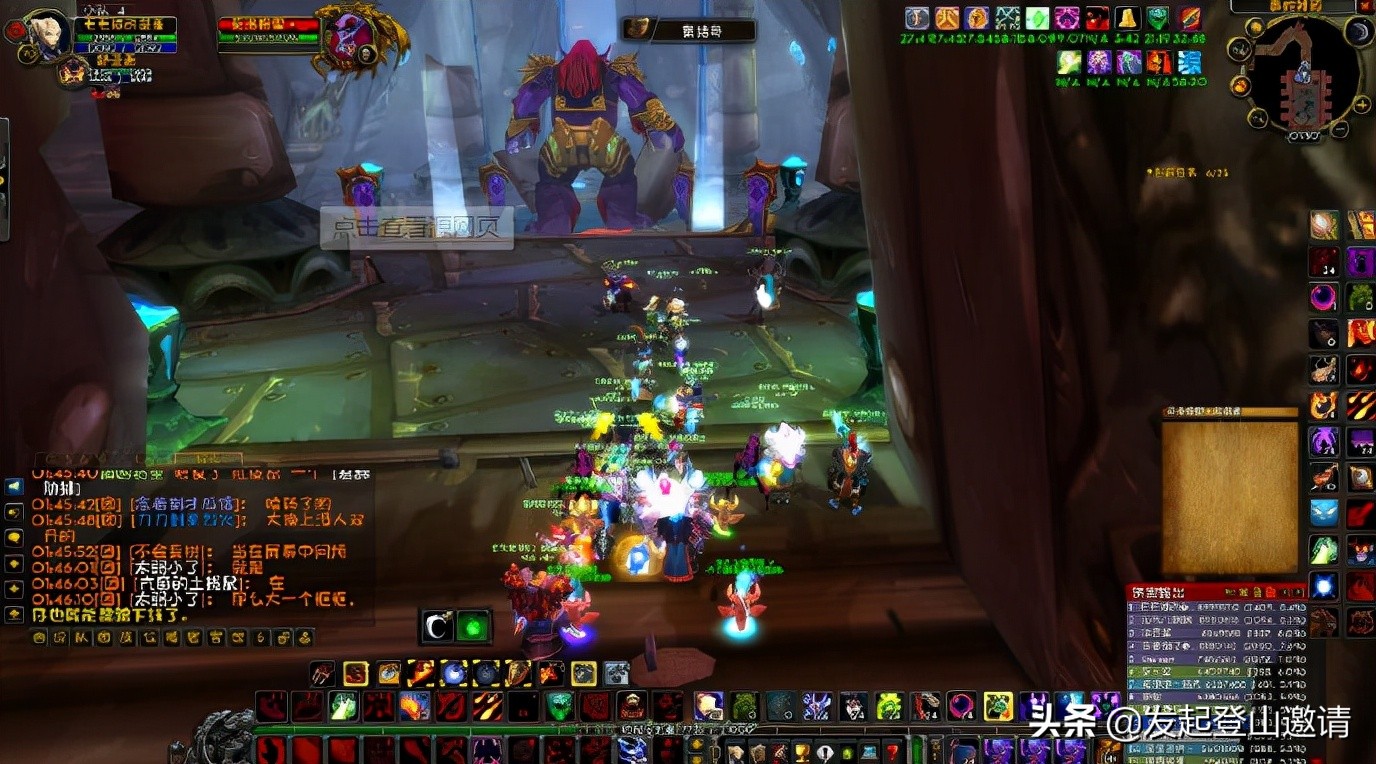Click the blue glyph debuff icon
This screenshot has width=1376, height=764.
click(x=1189, y=62)
